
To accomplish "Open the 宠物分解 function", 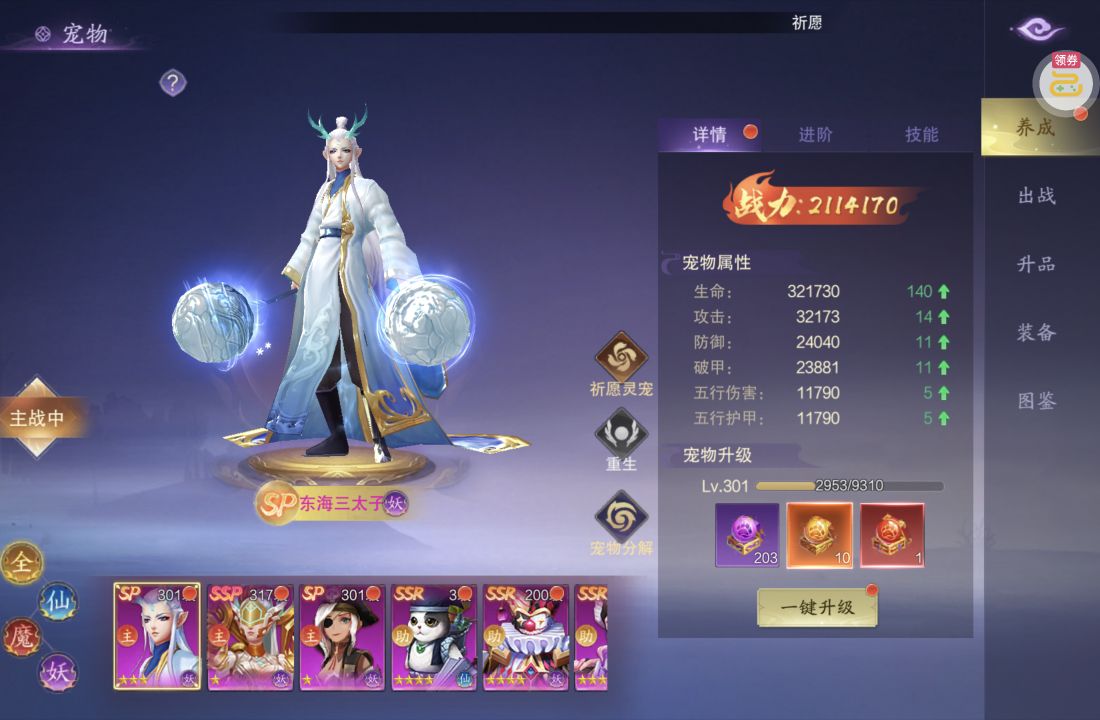I will point(621,518).
